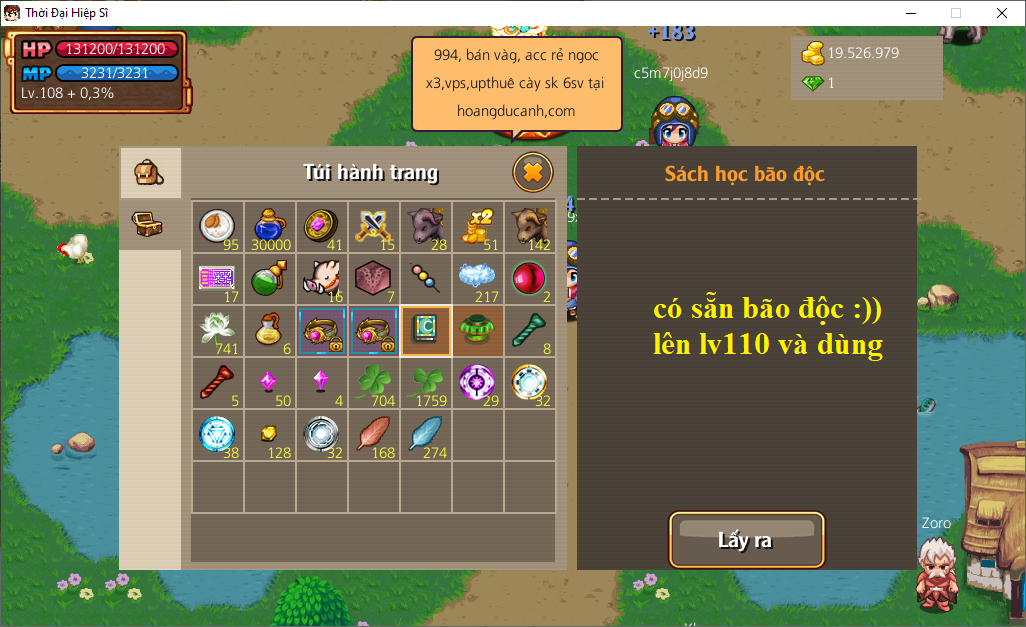Select the orange feather stack
1026x627 pixels.
click(373, 434)
